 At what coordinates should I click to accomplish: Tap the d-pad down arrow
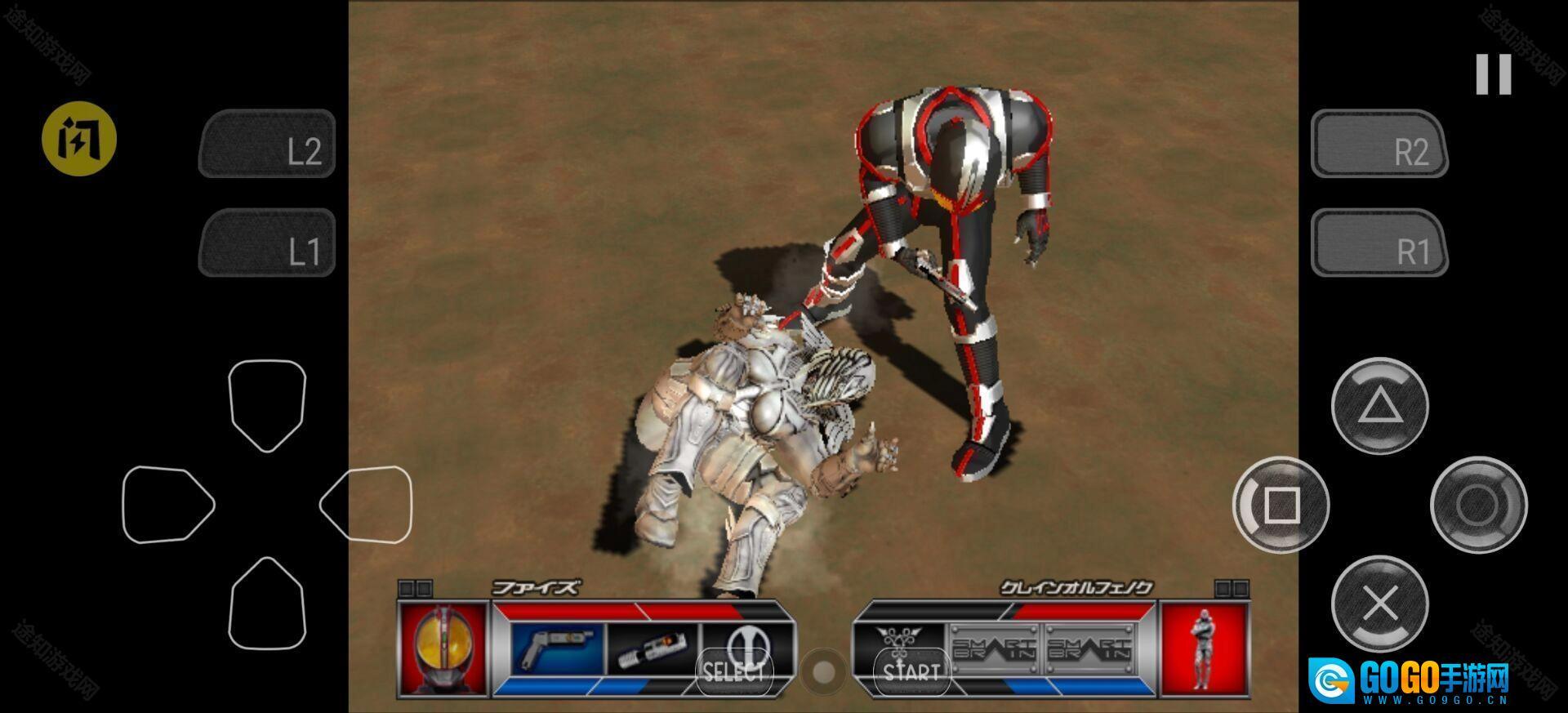click(267, 605)
